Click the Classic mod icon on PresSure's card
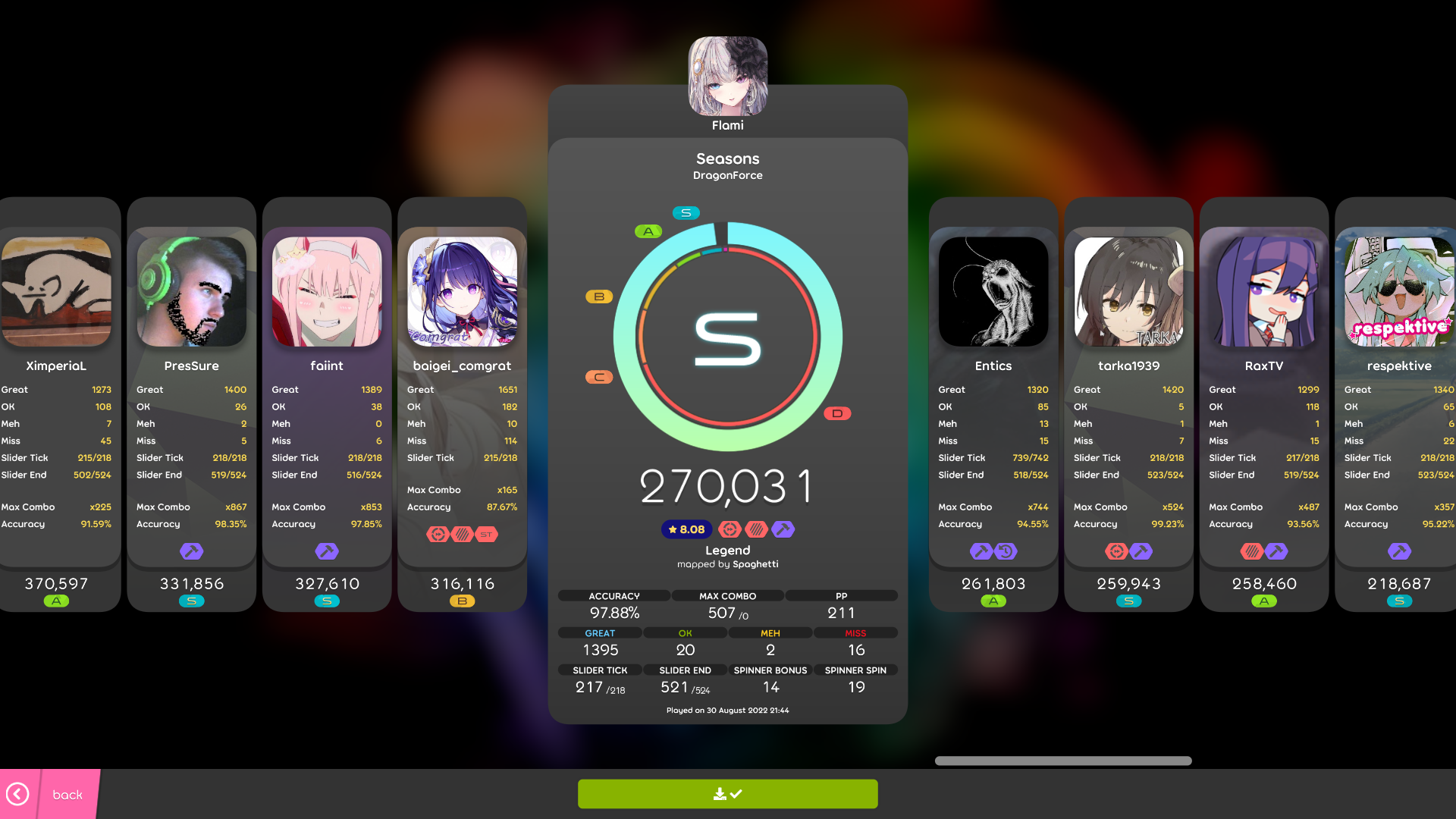Screen dimensions: 1456x819 click(191, 551)
